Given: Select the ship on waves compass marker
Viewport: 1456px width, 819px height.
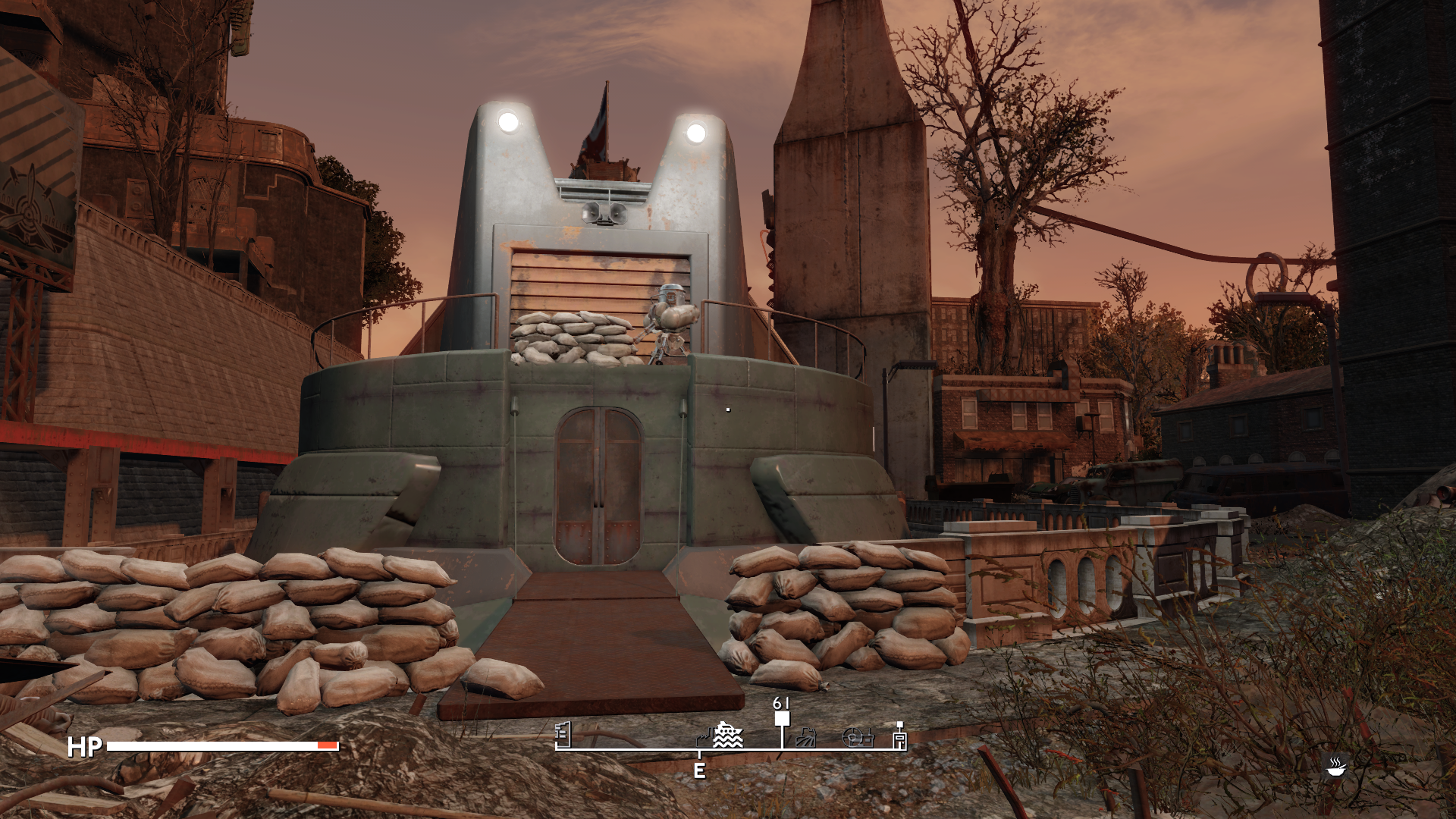Looking at the screenshot, I should (729, 735).
